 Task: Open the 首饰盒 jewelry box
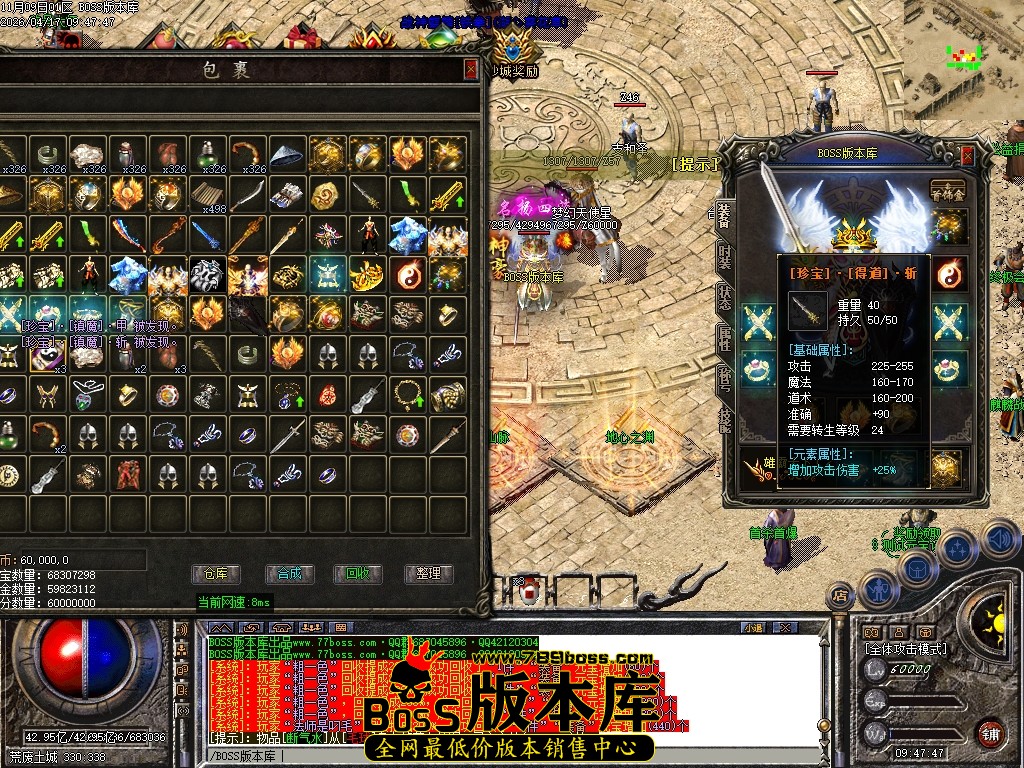pyautogui.click(x=948, y=191)
